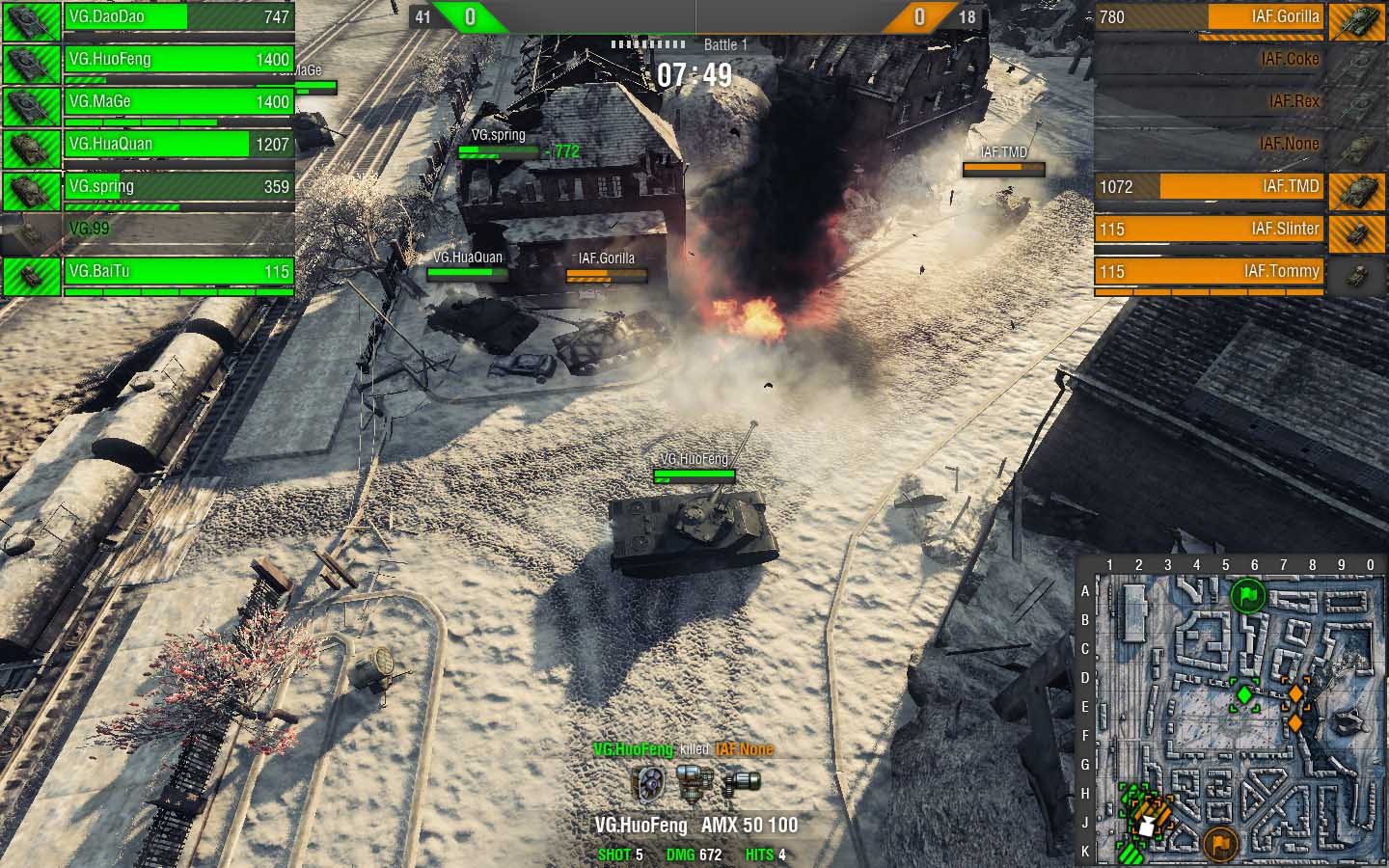The image size is (1389, 868).
Task: Select IAF.TMD in the enemy roster
Action: point(1210,187)
